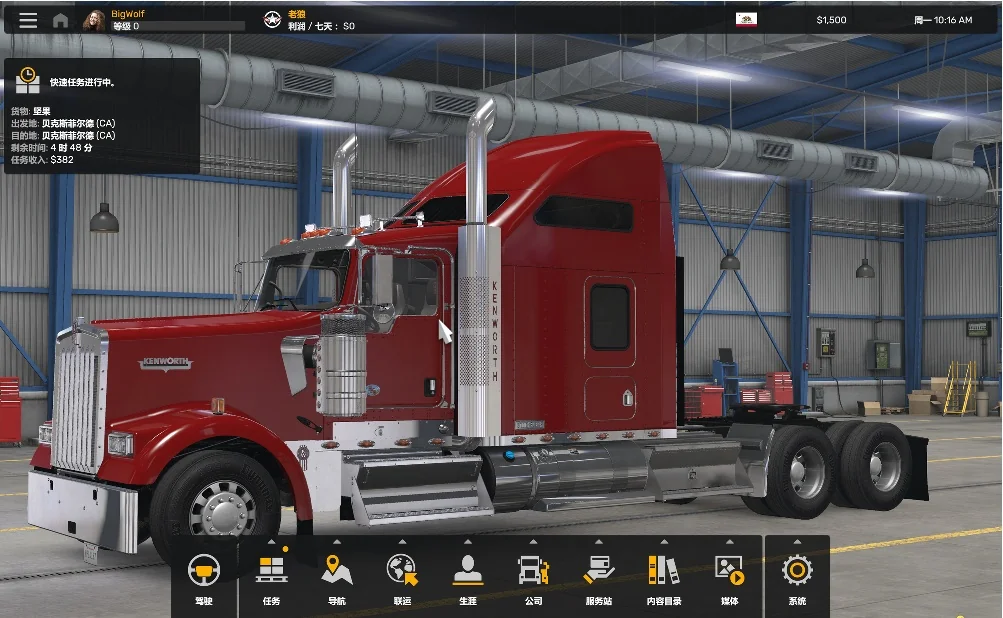Open the 导航 (Navigation) map menu
1003x618 pixels.
point(336,576)
